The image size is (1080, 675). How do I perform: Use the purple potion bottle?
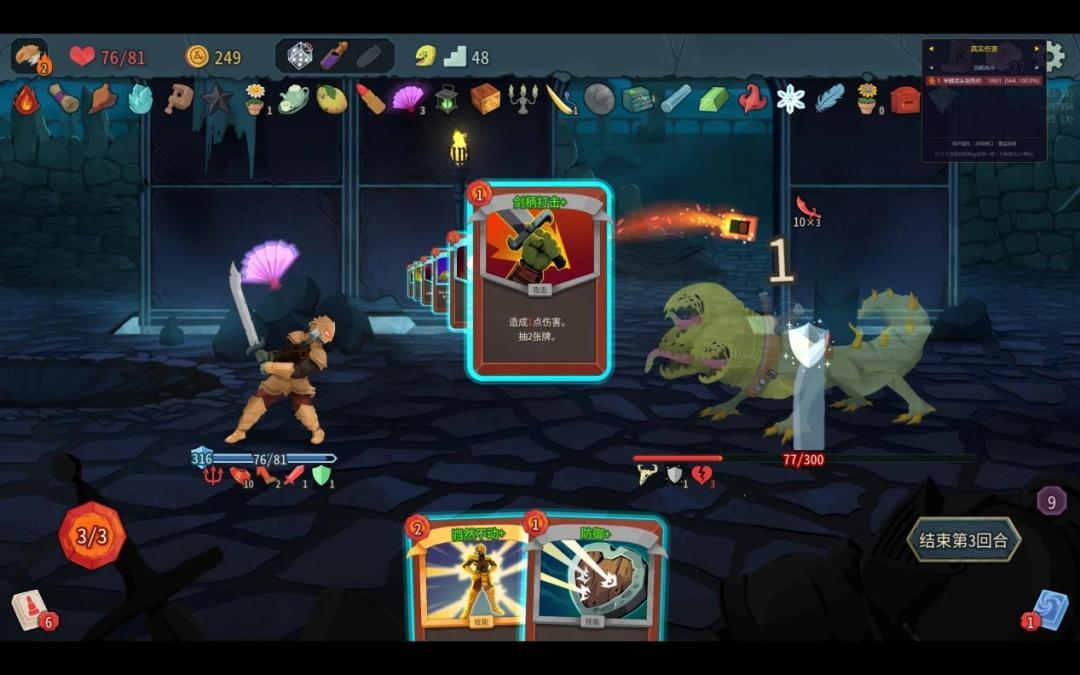[x=334, y=56]
